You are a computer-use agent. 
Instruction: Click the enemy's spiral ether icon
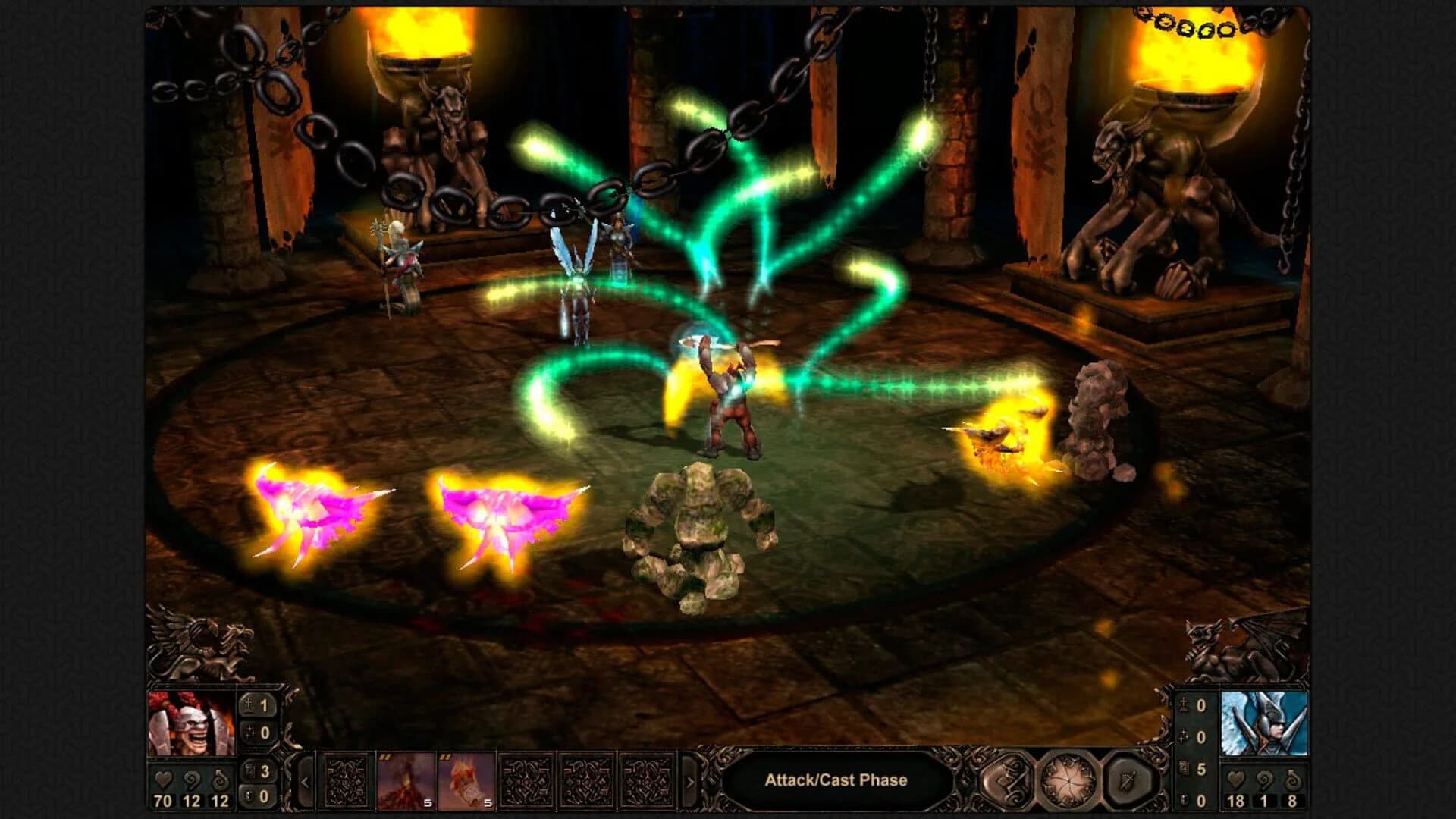coord(1264,781)
